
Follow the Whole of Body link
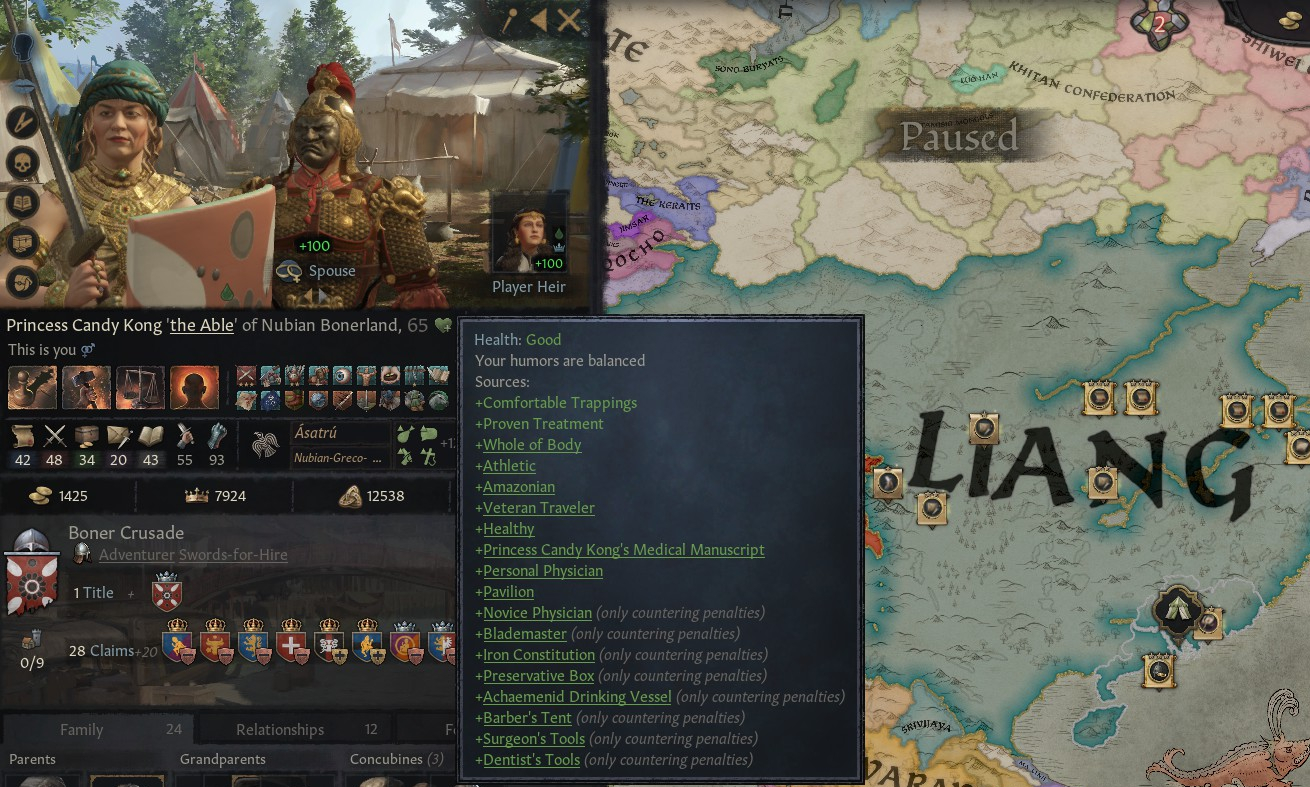coord(532,445)
